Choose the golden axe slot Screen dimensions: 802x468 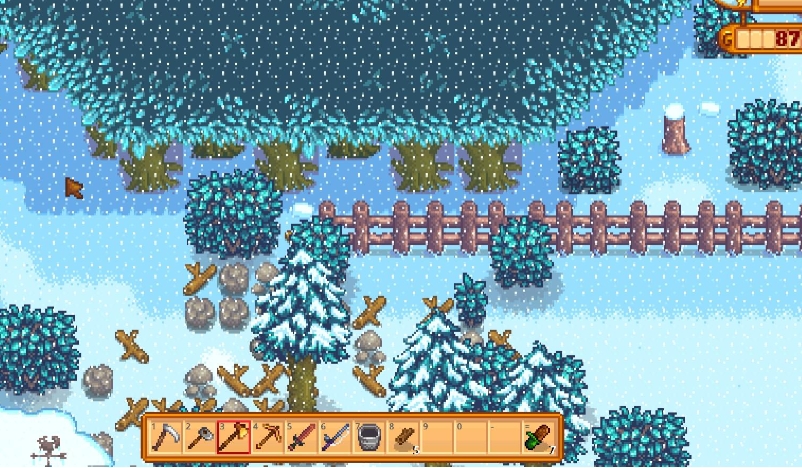tap(233, 437)
